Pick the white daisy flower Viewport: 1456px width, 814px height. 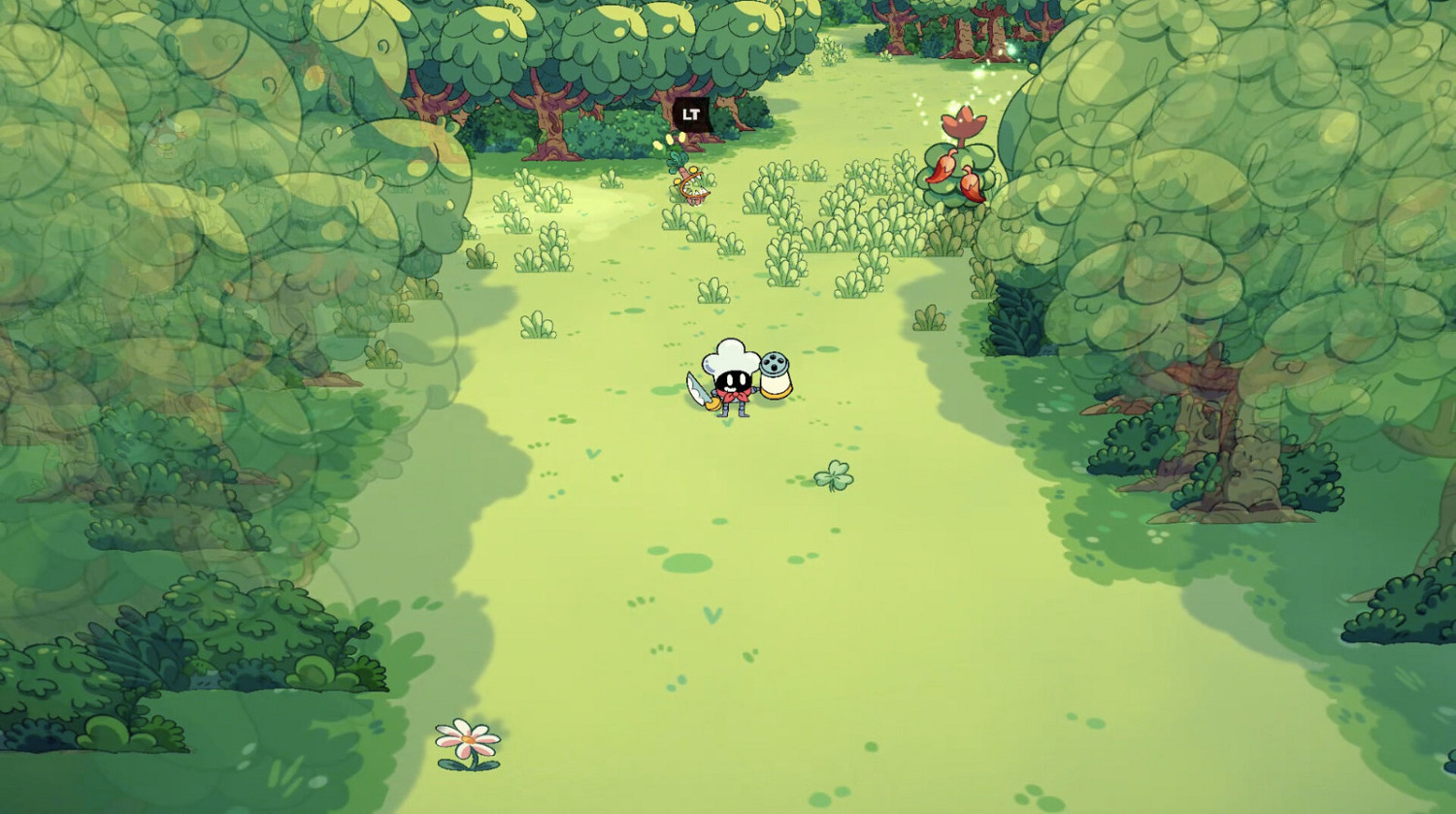(466, 739)
